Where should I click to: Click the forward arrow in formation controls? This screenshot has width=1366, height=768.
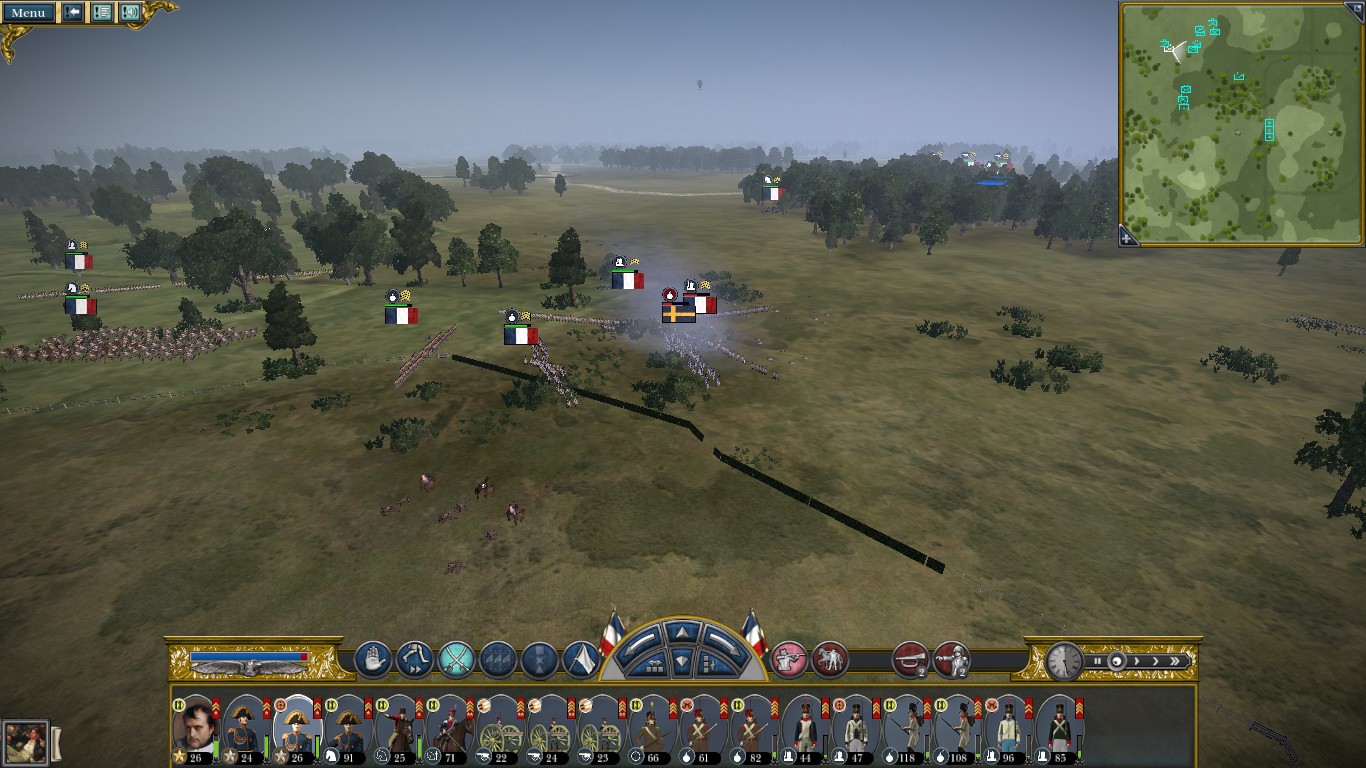click(681, 633)
